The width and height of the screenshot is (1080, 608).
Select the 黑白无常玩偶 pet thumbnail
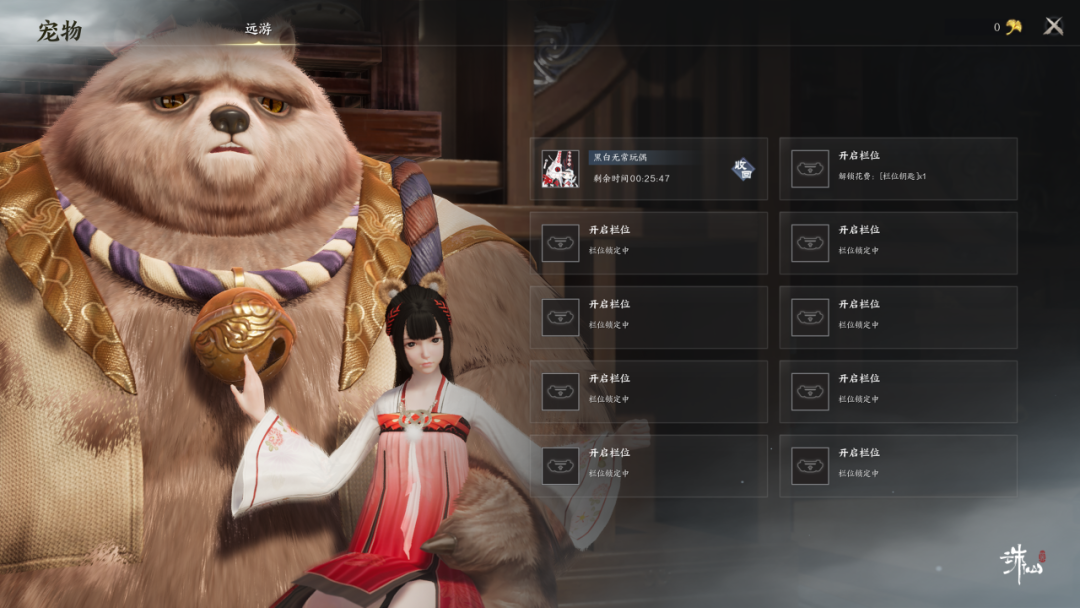560,169
